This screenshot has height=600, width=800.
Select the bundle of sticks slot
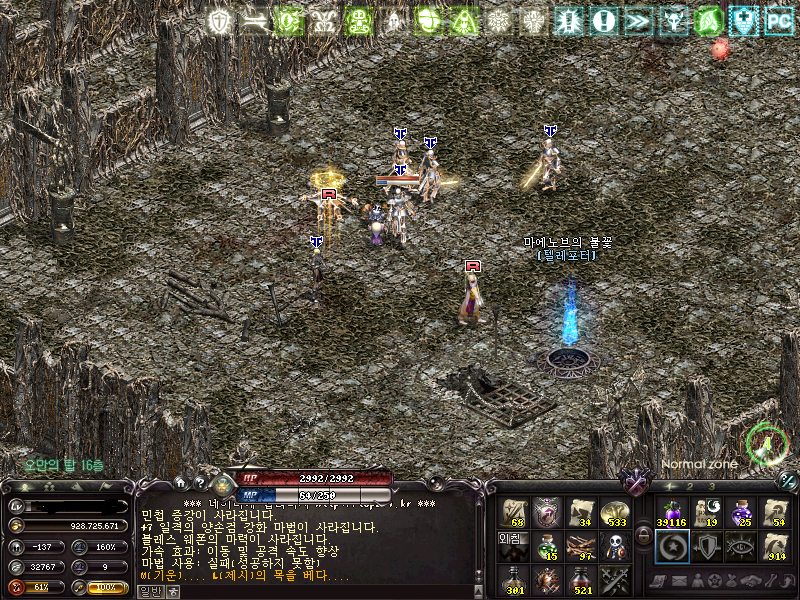581,545
